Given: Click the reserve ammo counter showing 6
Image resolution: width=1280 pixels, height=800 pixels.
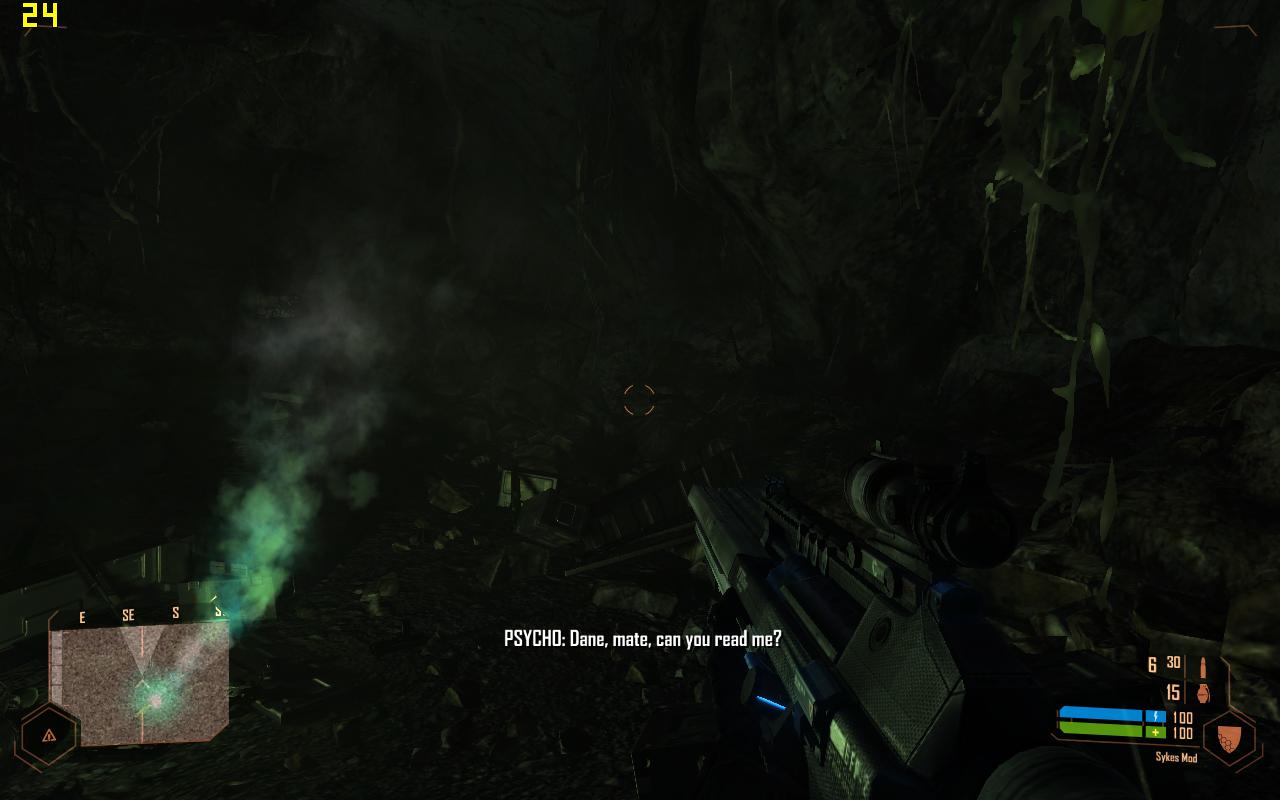Looking at the screenshot, I should [x=1151, y=664].
